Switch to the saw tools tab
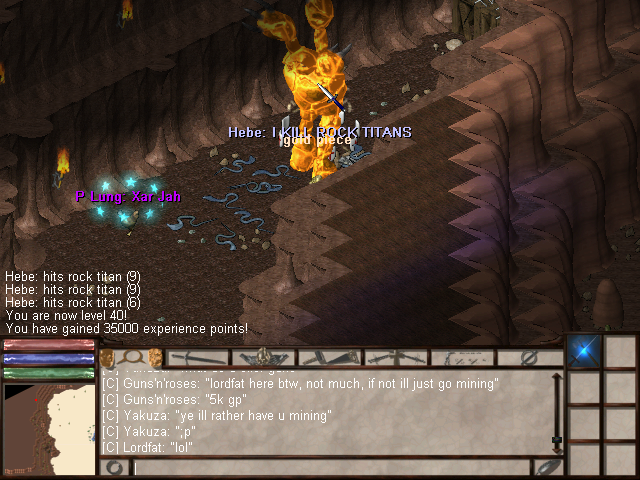 point(330,357)
